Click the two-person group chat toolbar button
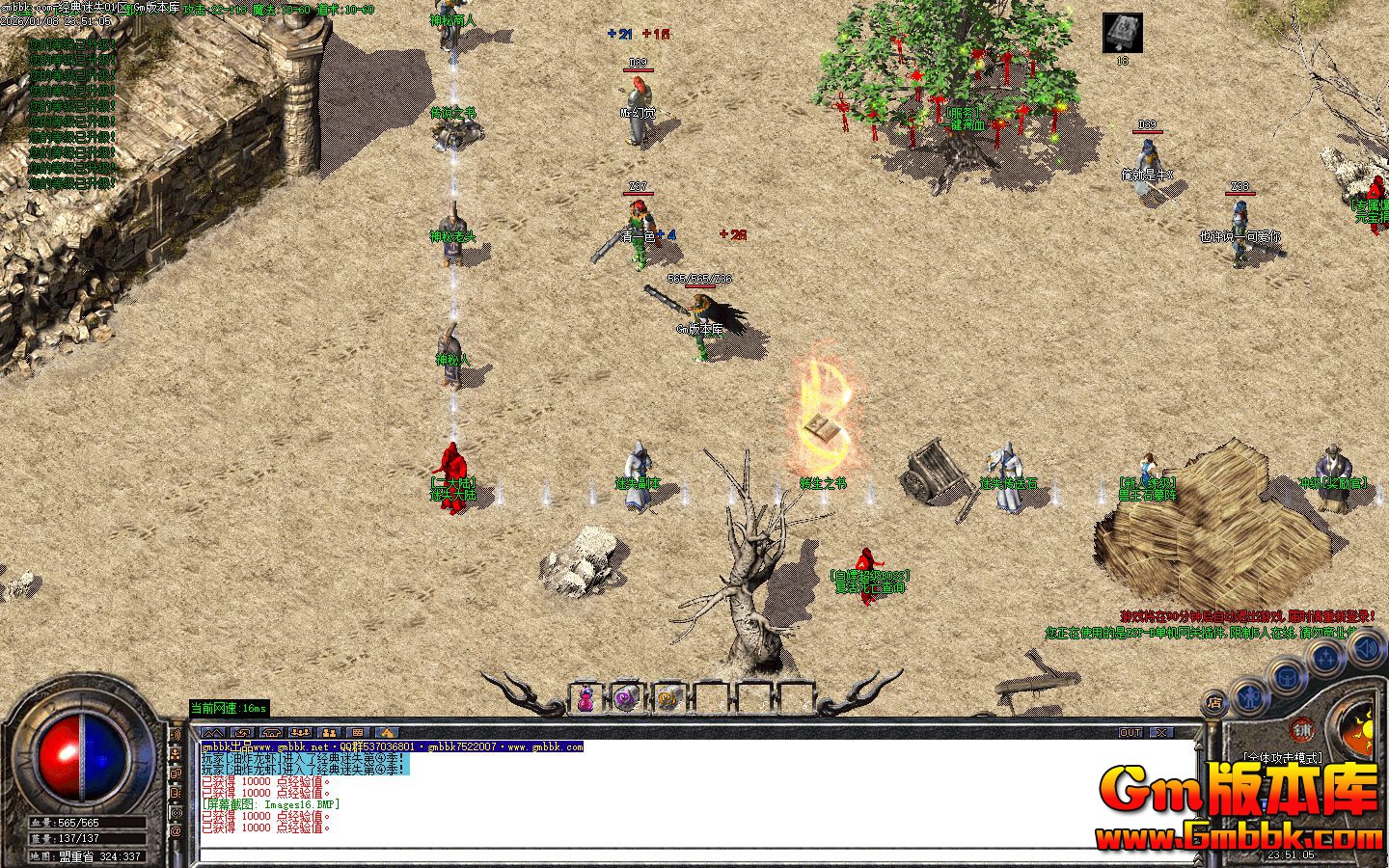The width and height of the screenshot is (1389, 868). [x=329, y=733]
